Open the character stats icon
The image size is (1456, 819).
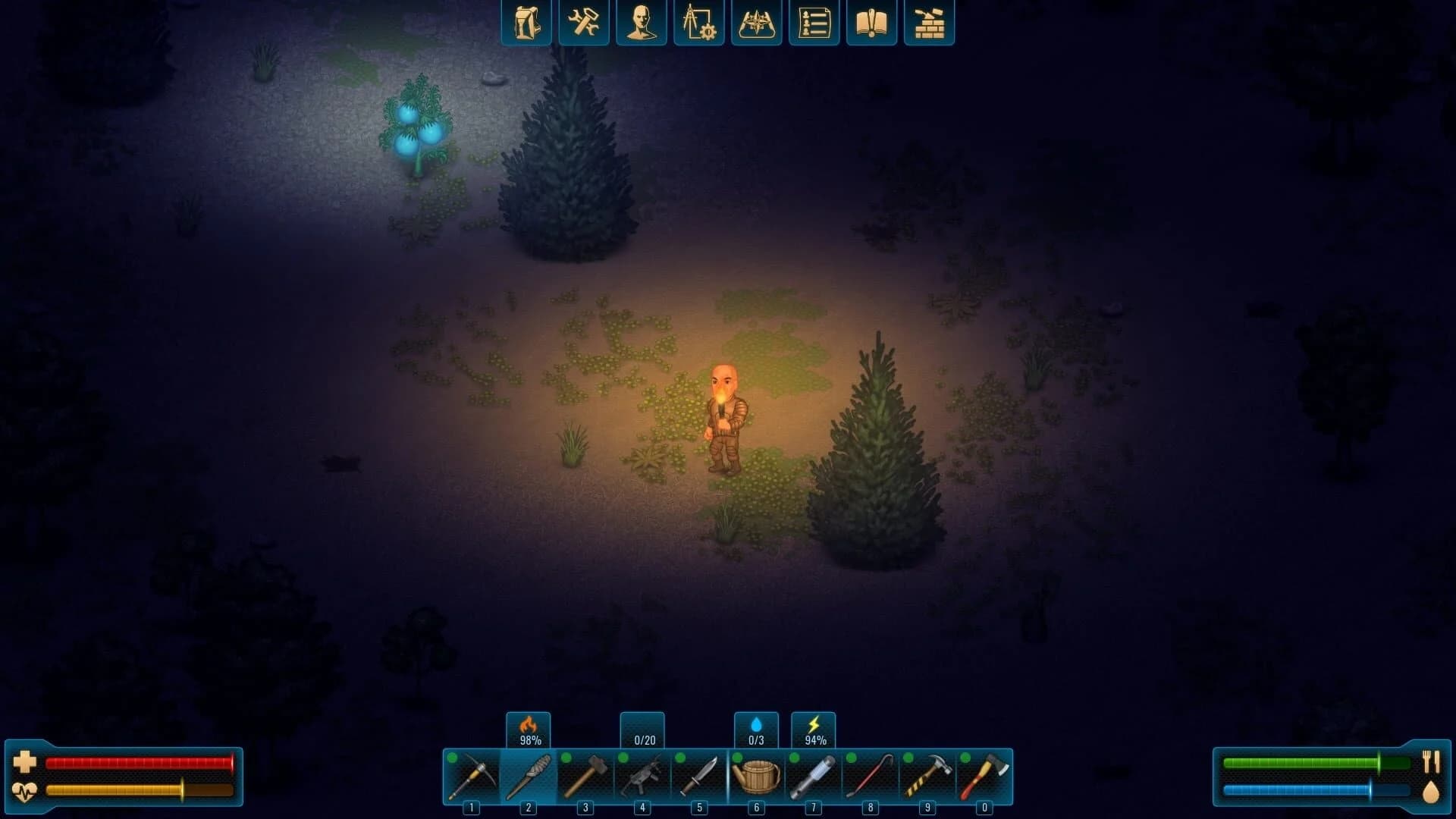tap(642, 23)
